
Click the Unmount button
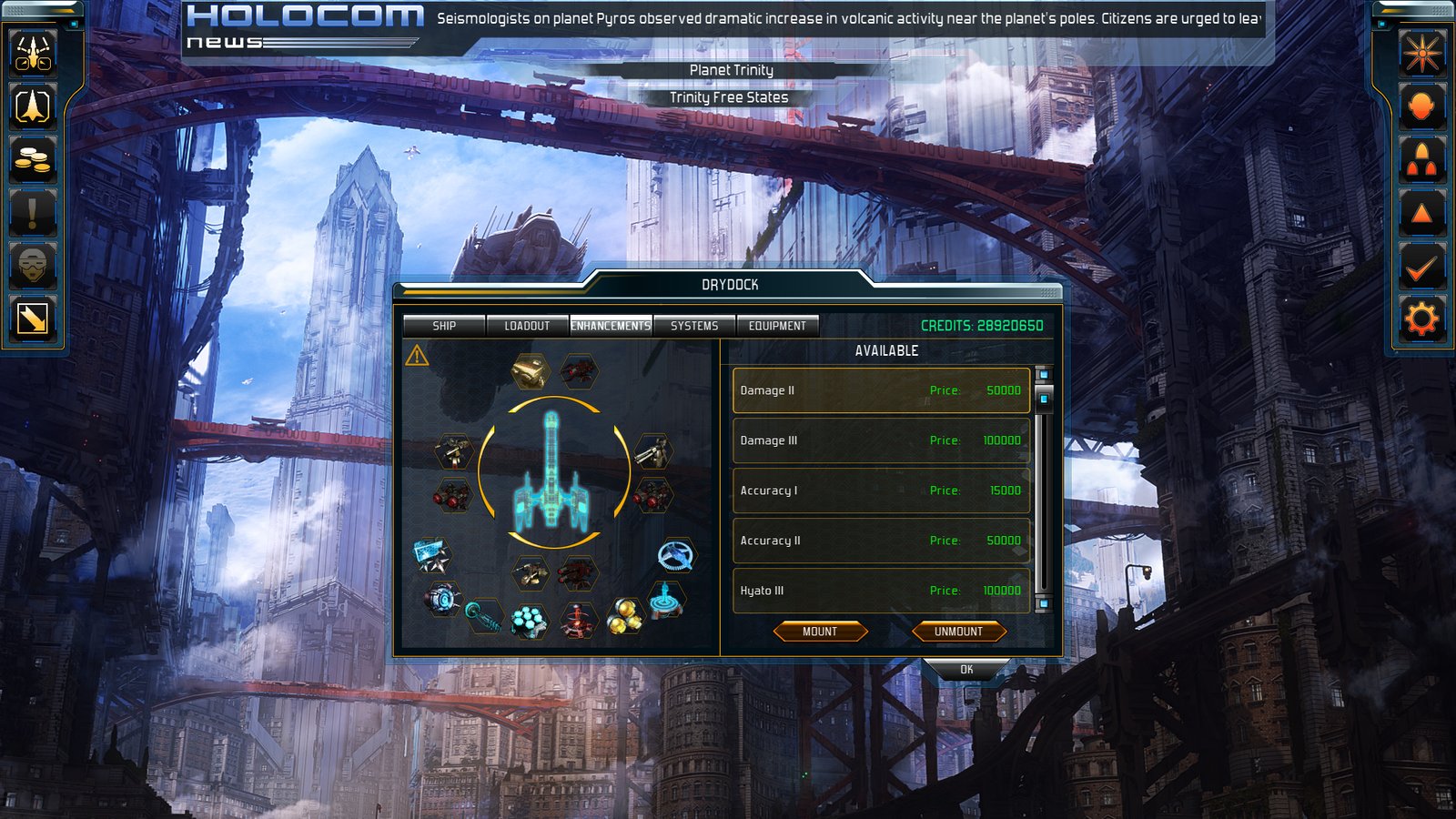pyautogui.click(x=958, y=632)
